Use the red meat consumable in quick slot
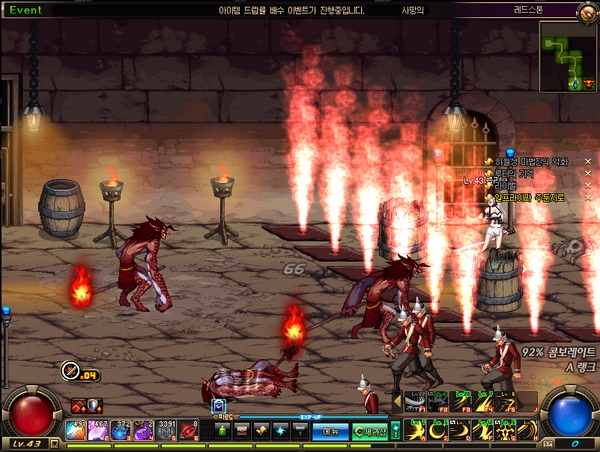 (x=188, y=429)
